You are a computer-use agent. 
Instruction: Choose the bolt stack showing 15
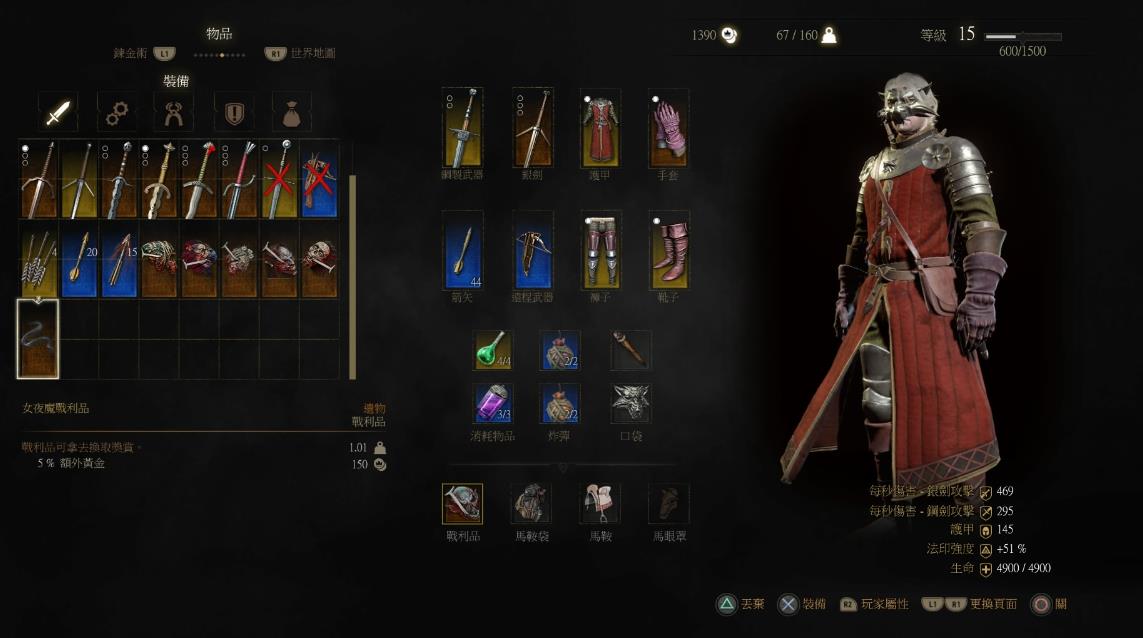119,260
